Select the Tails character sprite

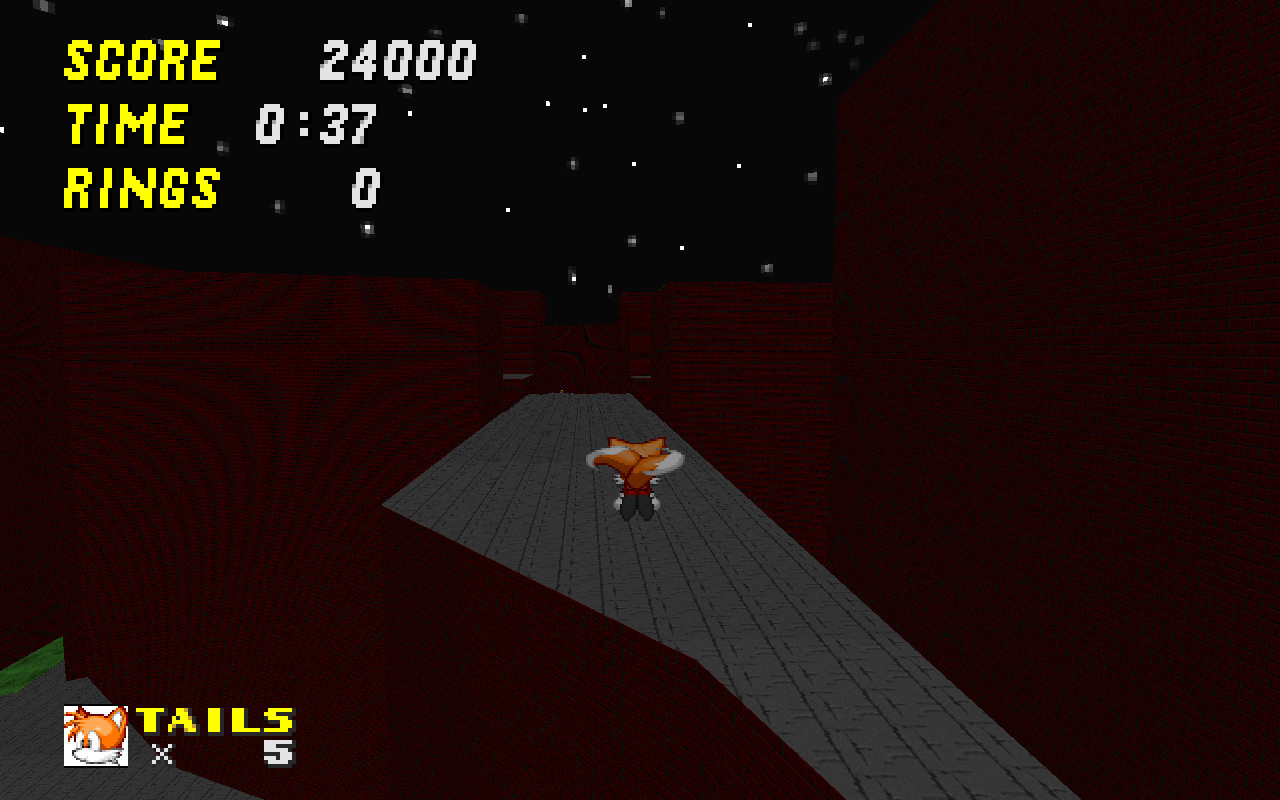tap(637, 475)
